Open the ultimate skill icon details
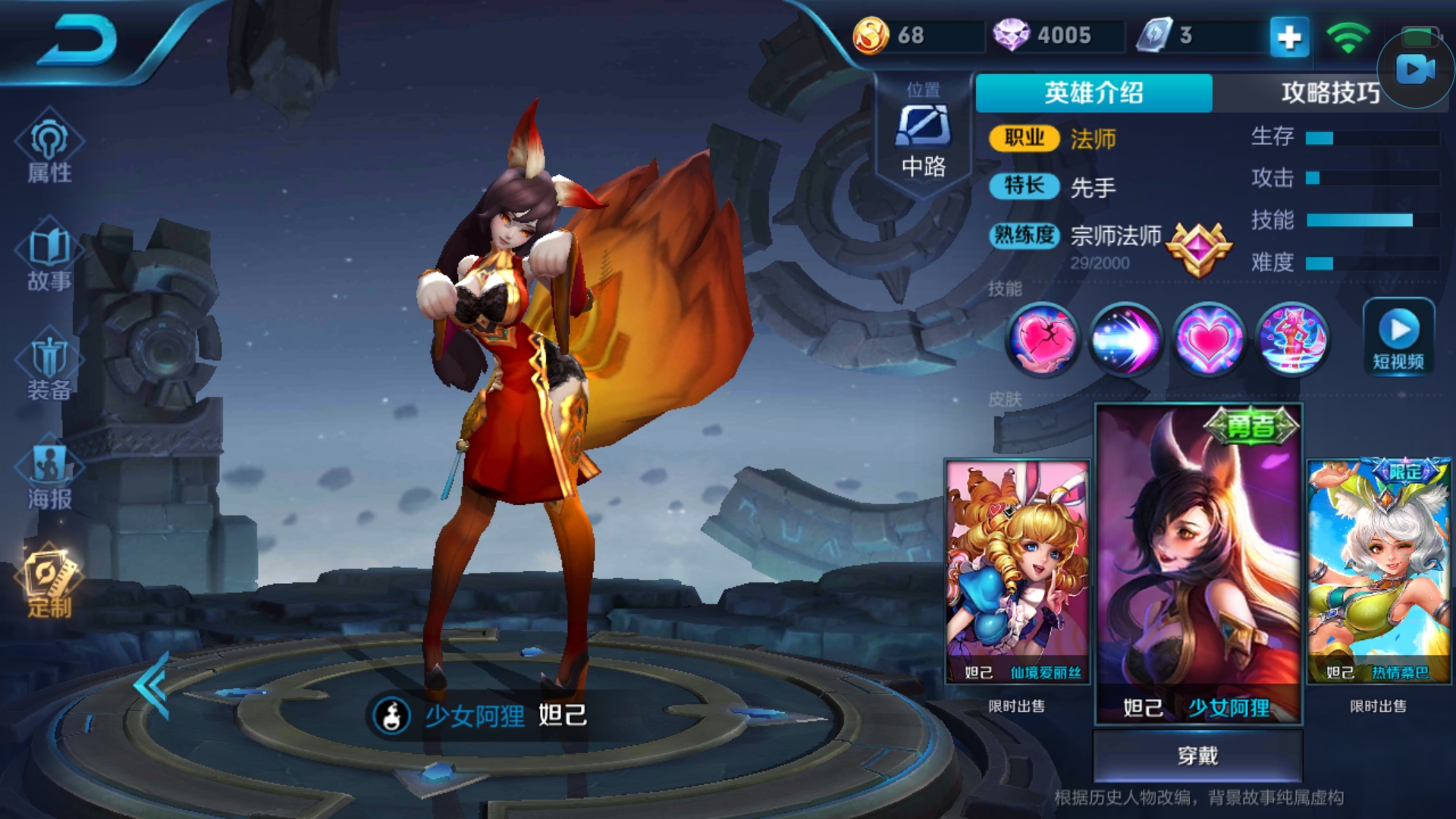This screenshot has height=819, width=1456. coord(1293,340)
